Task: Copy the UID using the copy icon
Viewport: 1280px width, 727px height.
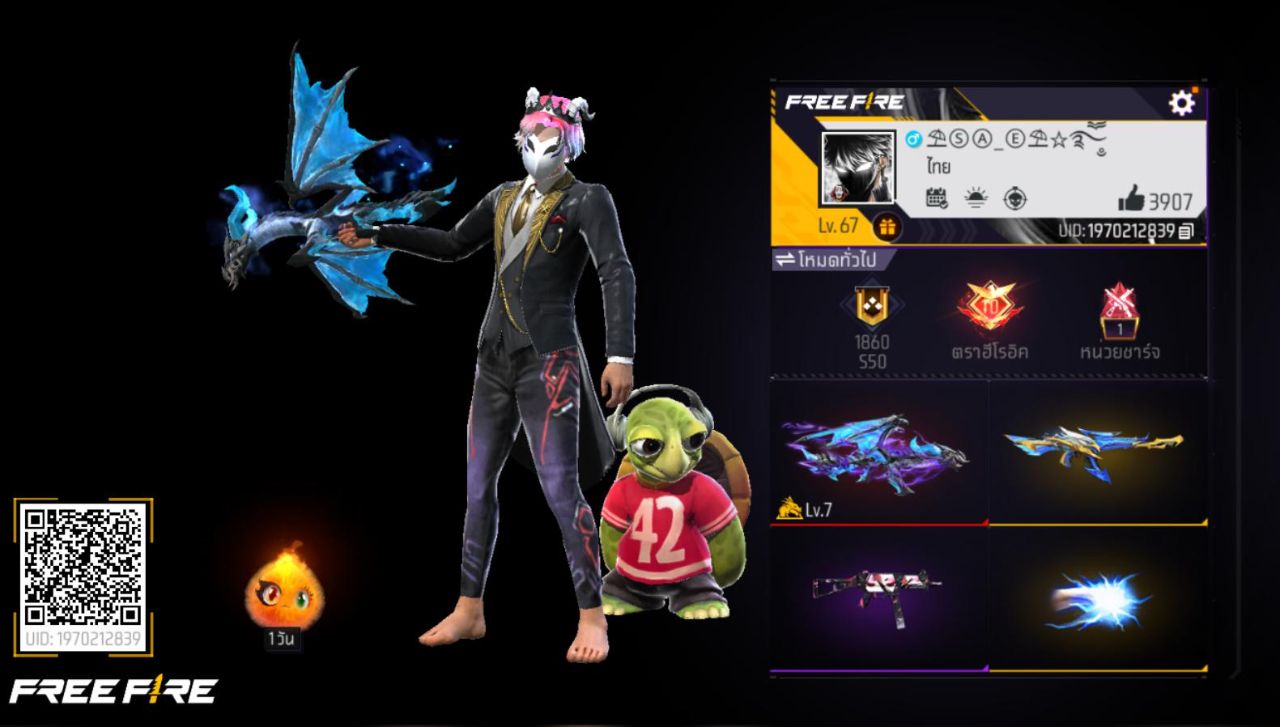Action: [1184, 231]
